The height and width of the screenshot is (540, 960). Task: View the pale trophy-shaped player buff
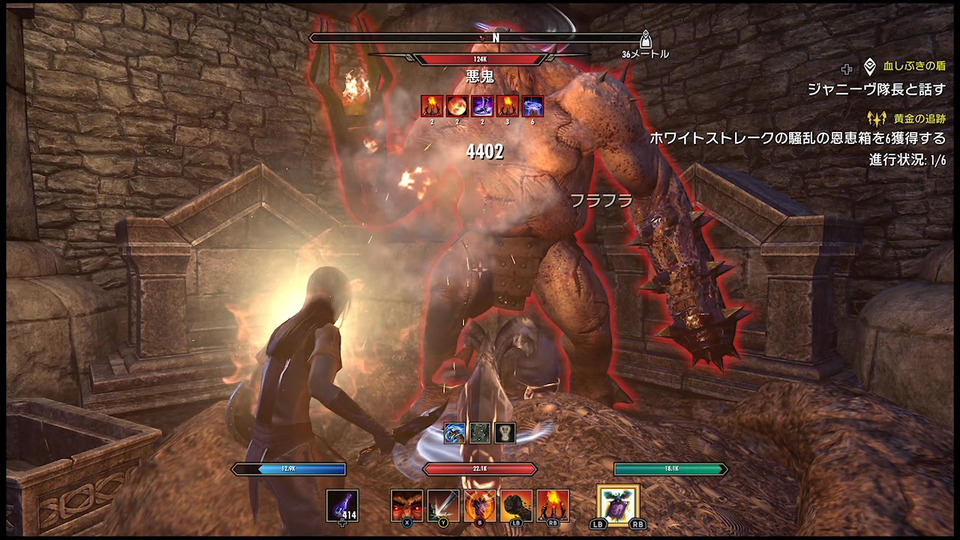click(505, 433)
